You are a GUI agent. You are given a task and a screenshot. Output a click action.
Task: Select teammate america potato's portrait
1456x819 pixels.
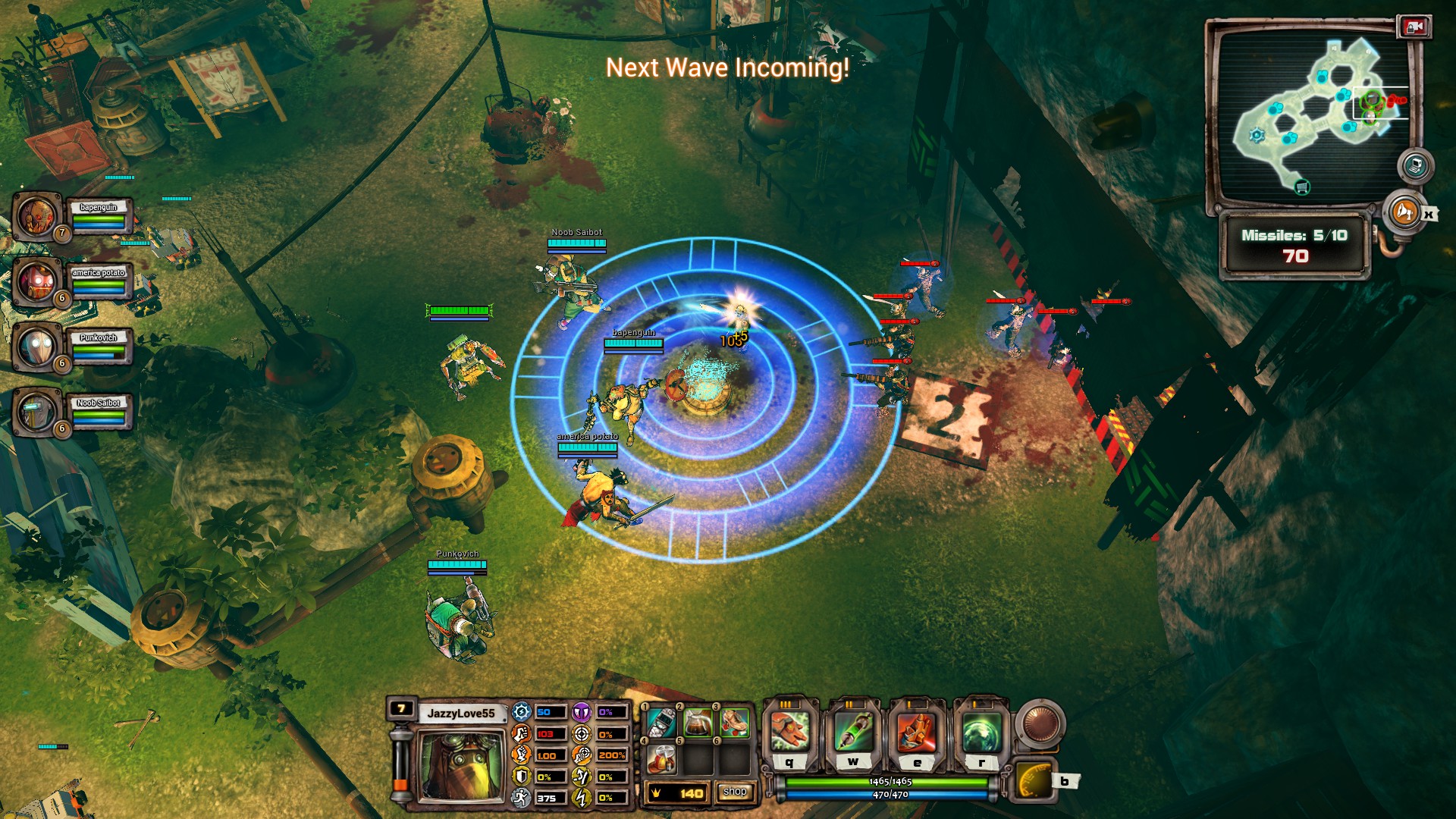point(36,281)
